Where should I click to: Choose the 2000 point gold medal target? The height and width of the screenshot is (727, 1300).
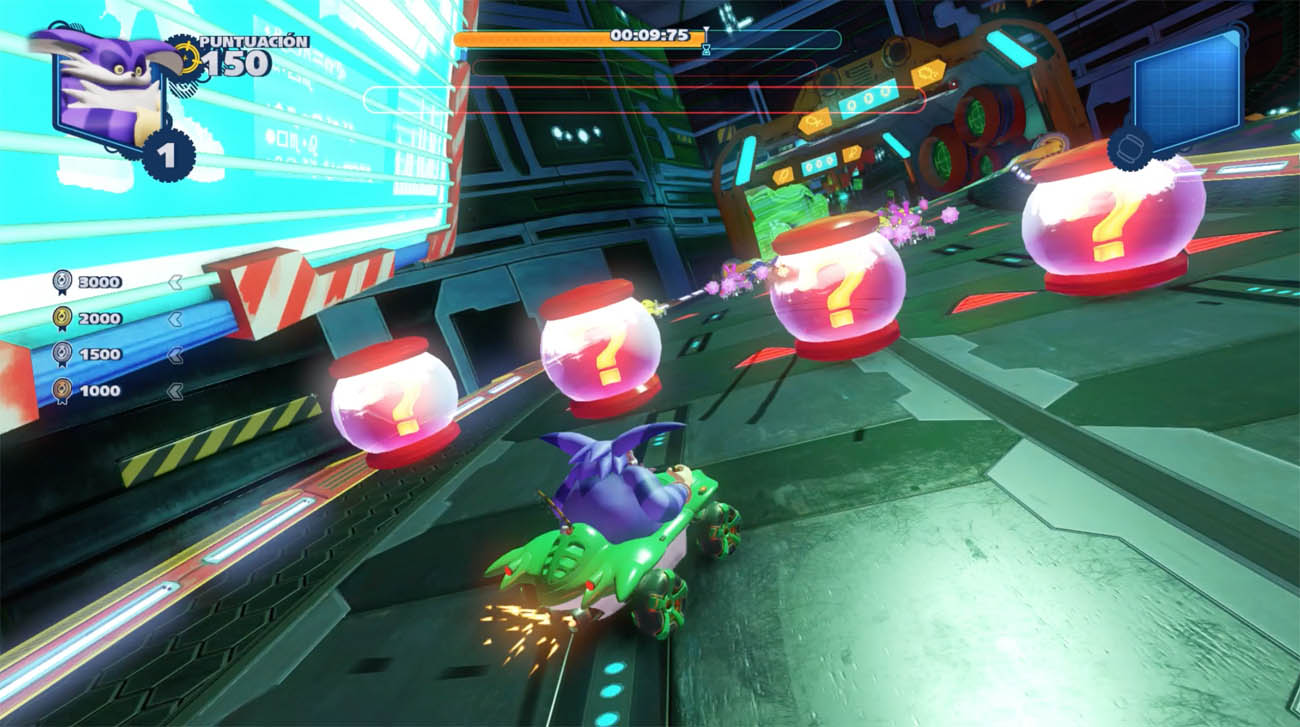click(x=88, y=318)
